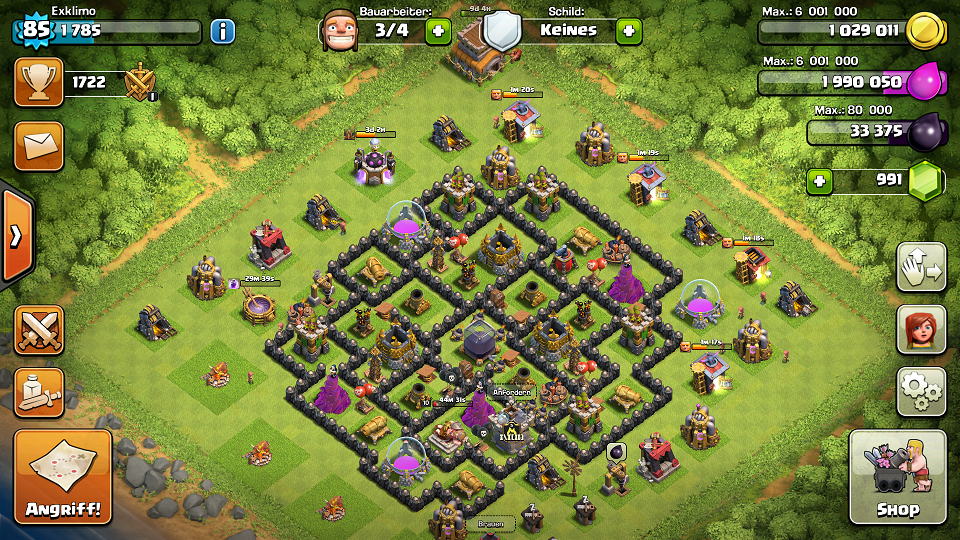Buy a shield using the green plus
Viewport: 960px width, 540px height.
pyautogui.click(x=628, y=31)
